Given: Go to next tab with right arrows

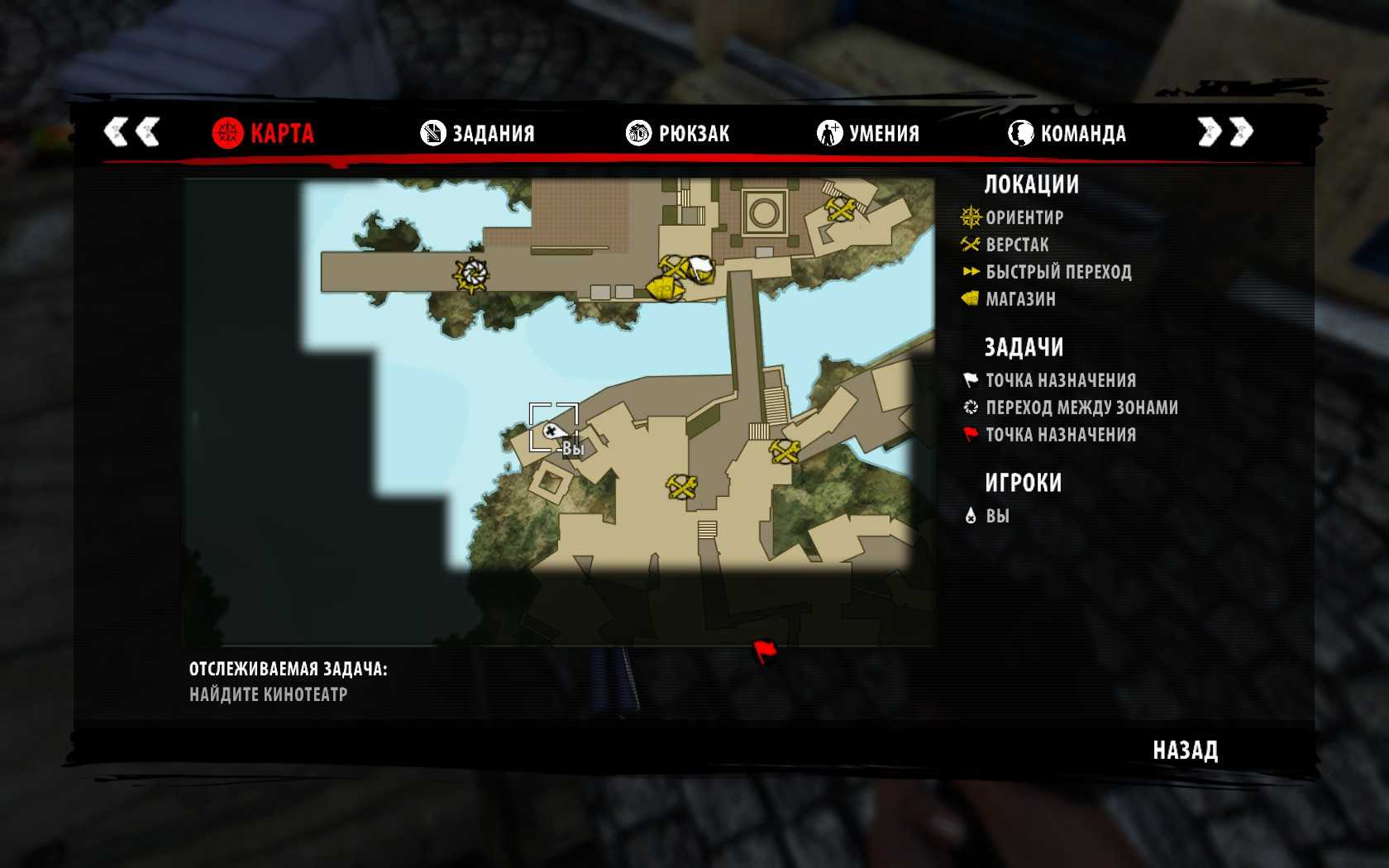Looking at the screenshot, I should point(1225,131).
